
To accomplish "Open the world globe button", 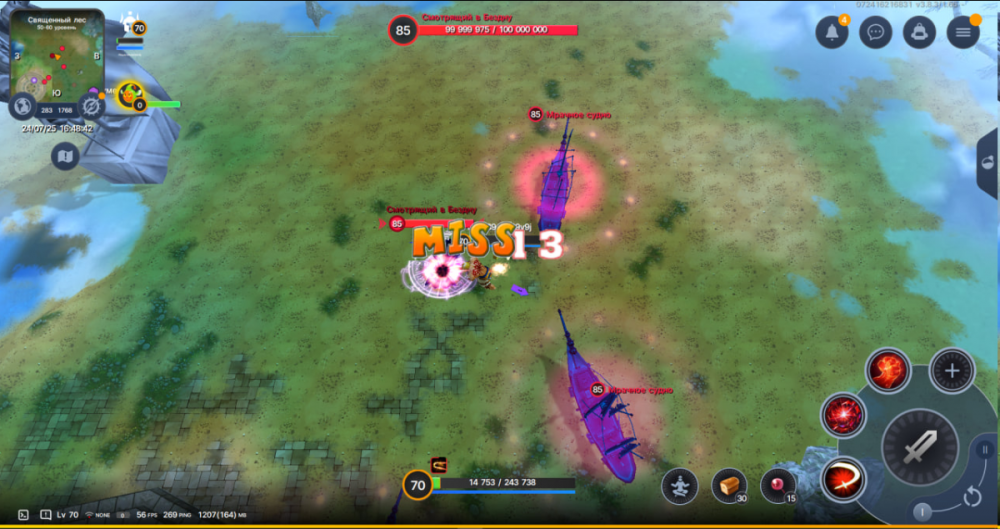I will point(22,105).
